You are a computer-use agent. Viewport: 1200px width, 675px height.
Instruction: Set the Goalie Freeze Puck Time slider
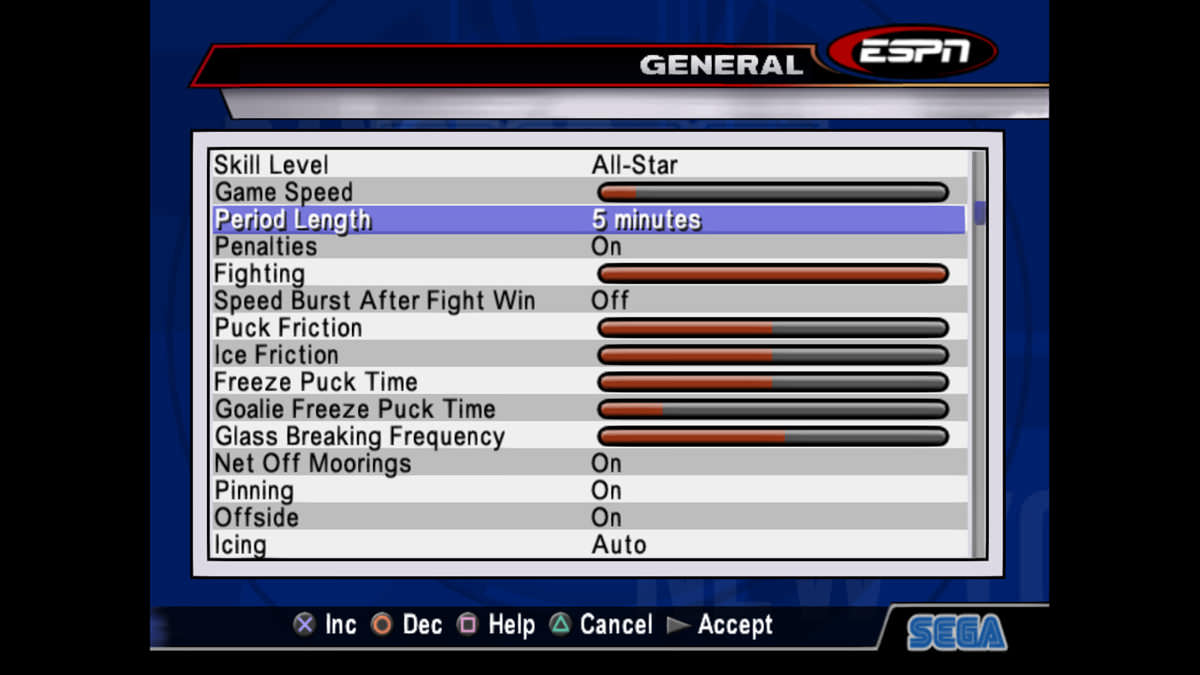point(772,409)
